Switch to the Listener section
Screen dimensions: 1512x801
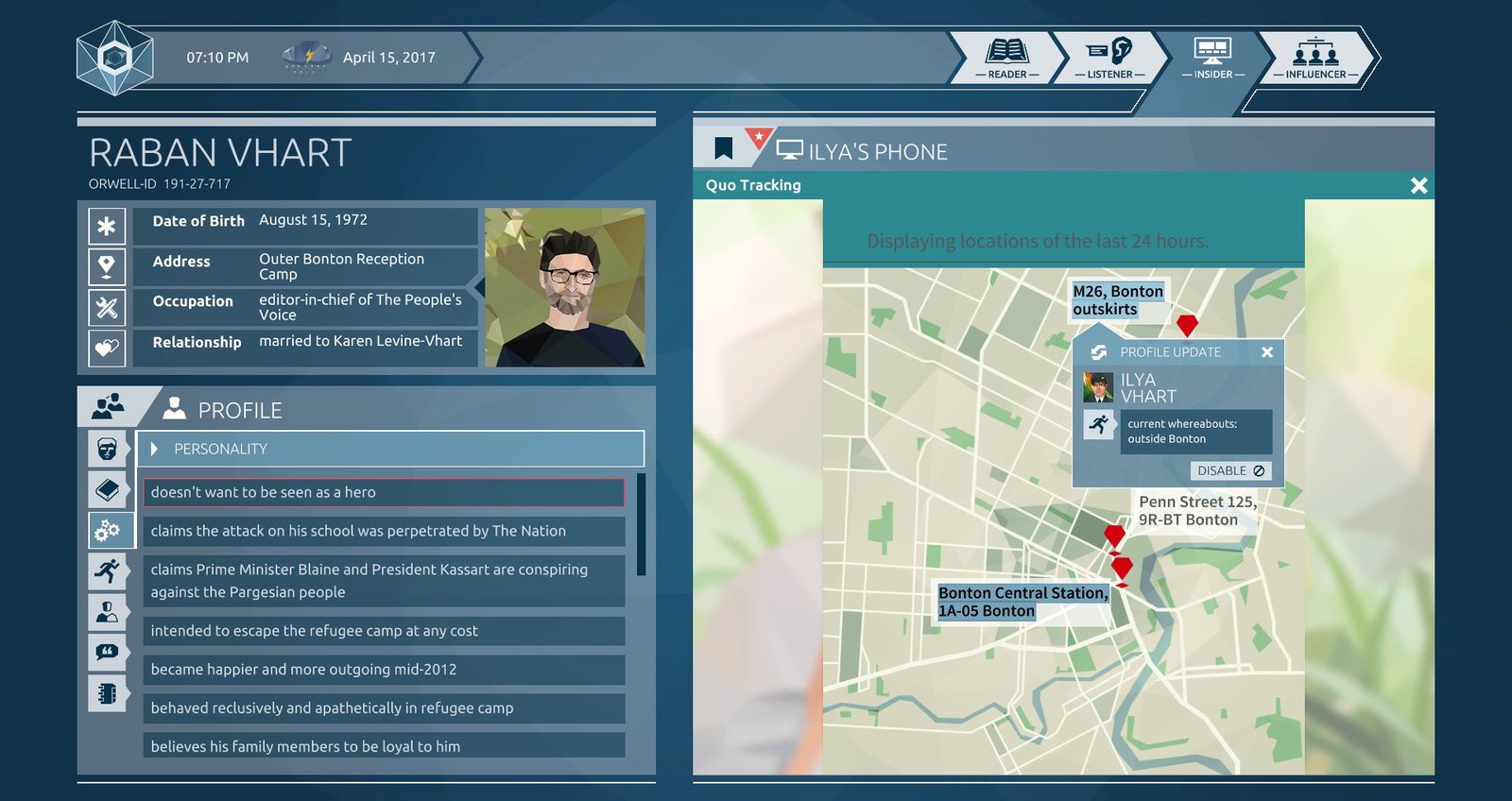pos(1108,57)
